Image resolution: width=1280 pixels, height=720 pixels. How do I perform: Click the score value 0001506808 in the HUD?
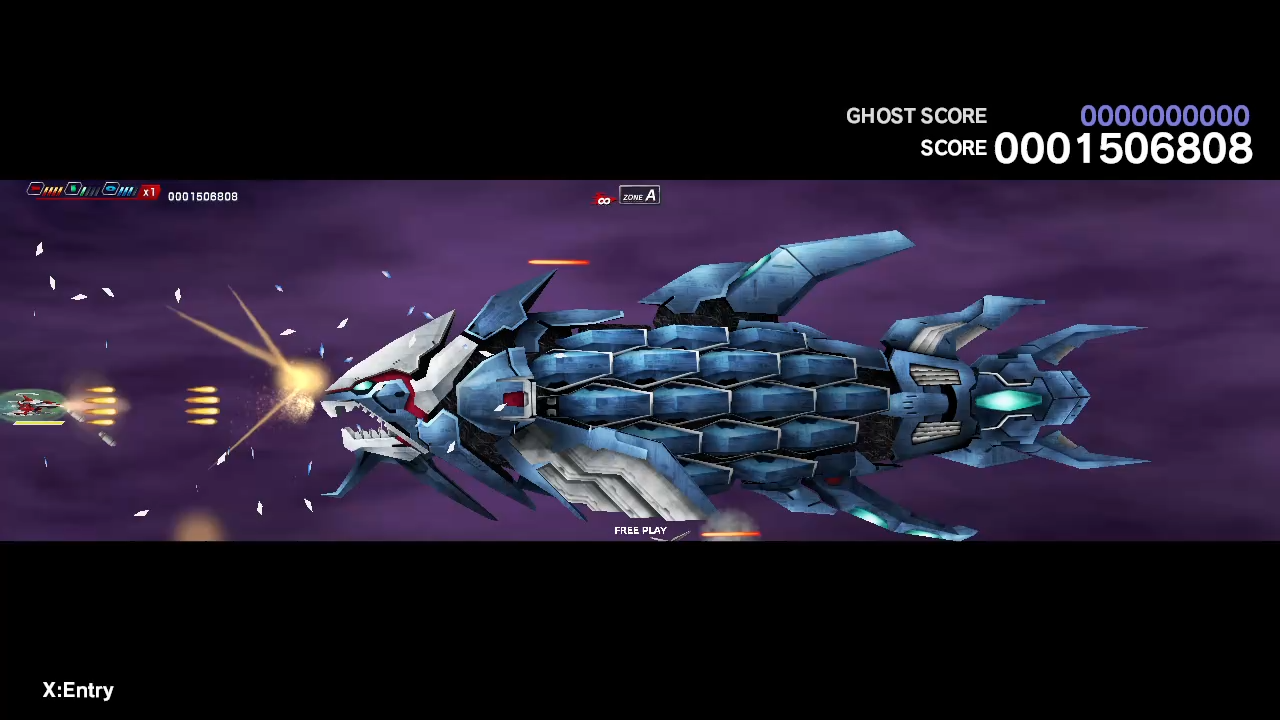pyautogui.click(x=202, y=196)
